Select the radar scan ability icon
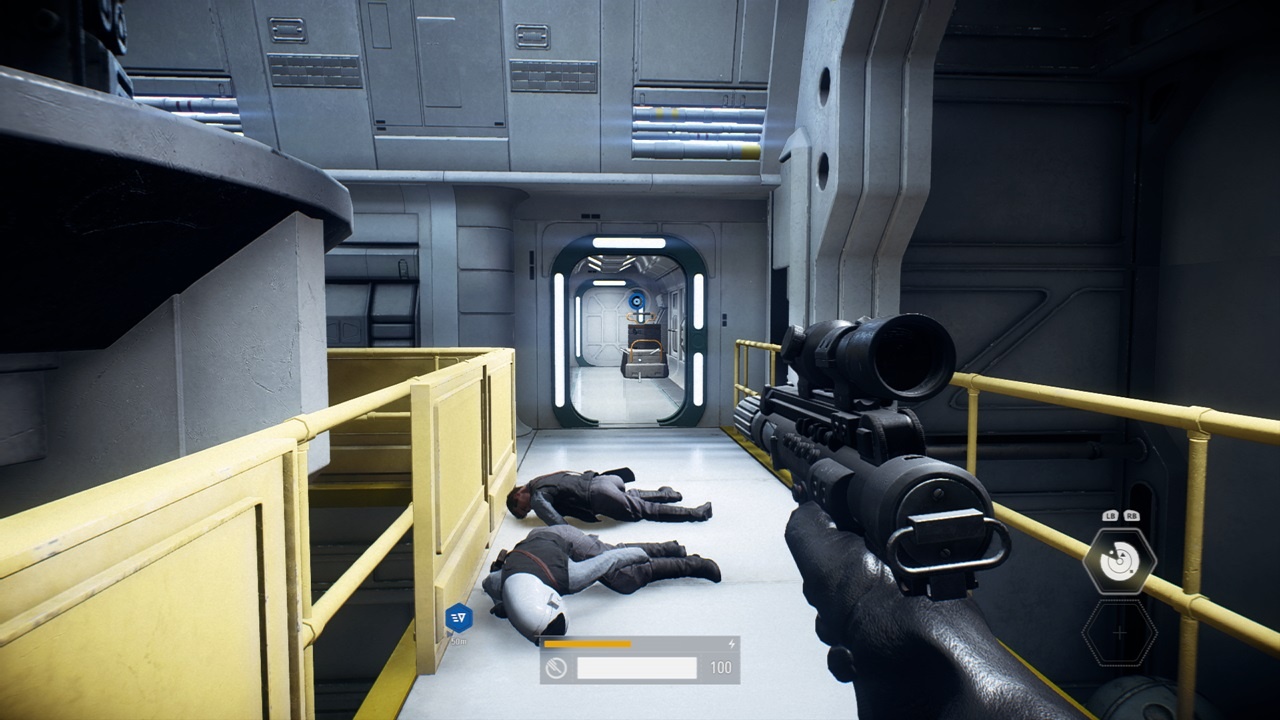This screenshot has width=1280, height=720. tap(1120, 561)
